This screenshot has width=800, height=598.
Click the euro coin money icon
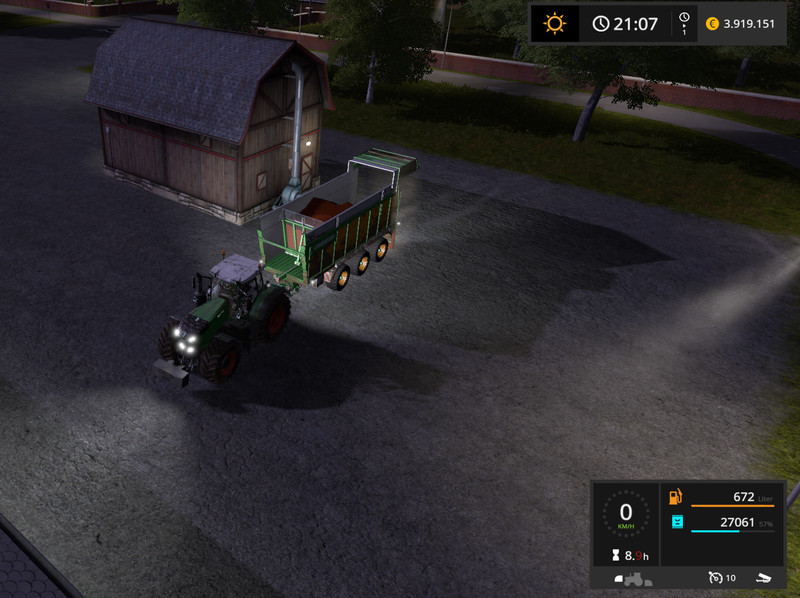coord(713,24)
